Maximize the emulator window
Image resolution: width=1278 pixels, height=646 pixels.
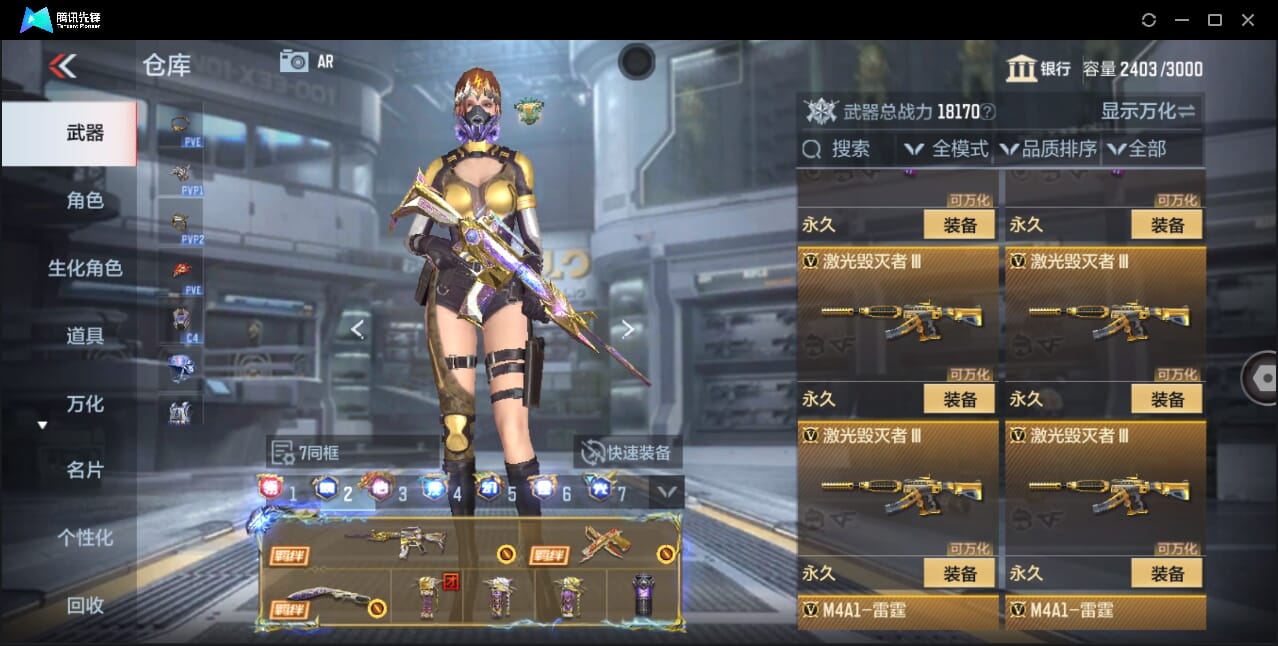(1215, 20)
